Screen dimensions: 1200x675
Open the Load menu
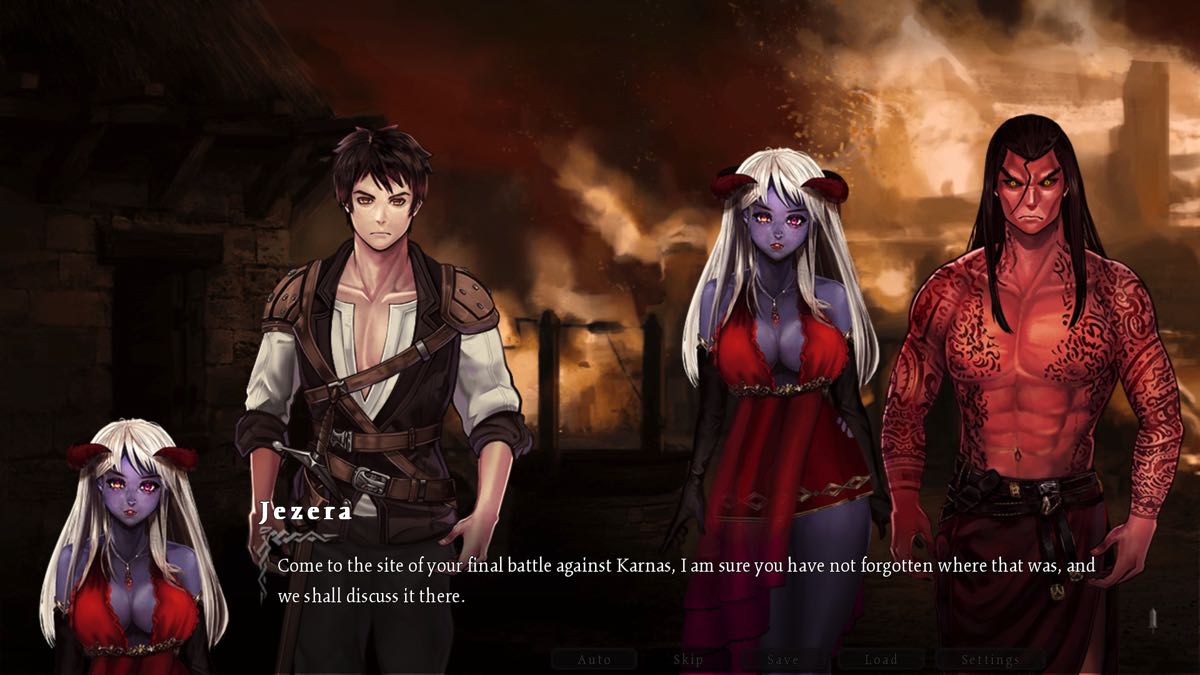pyautogui.click(x=881, y=659)
